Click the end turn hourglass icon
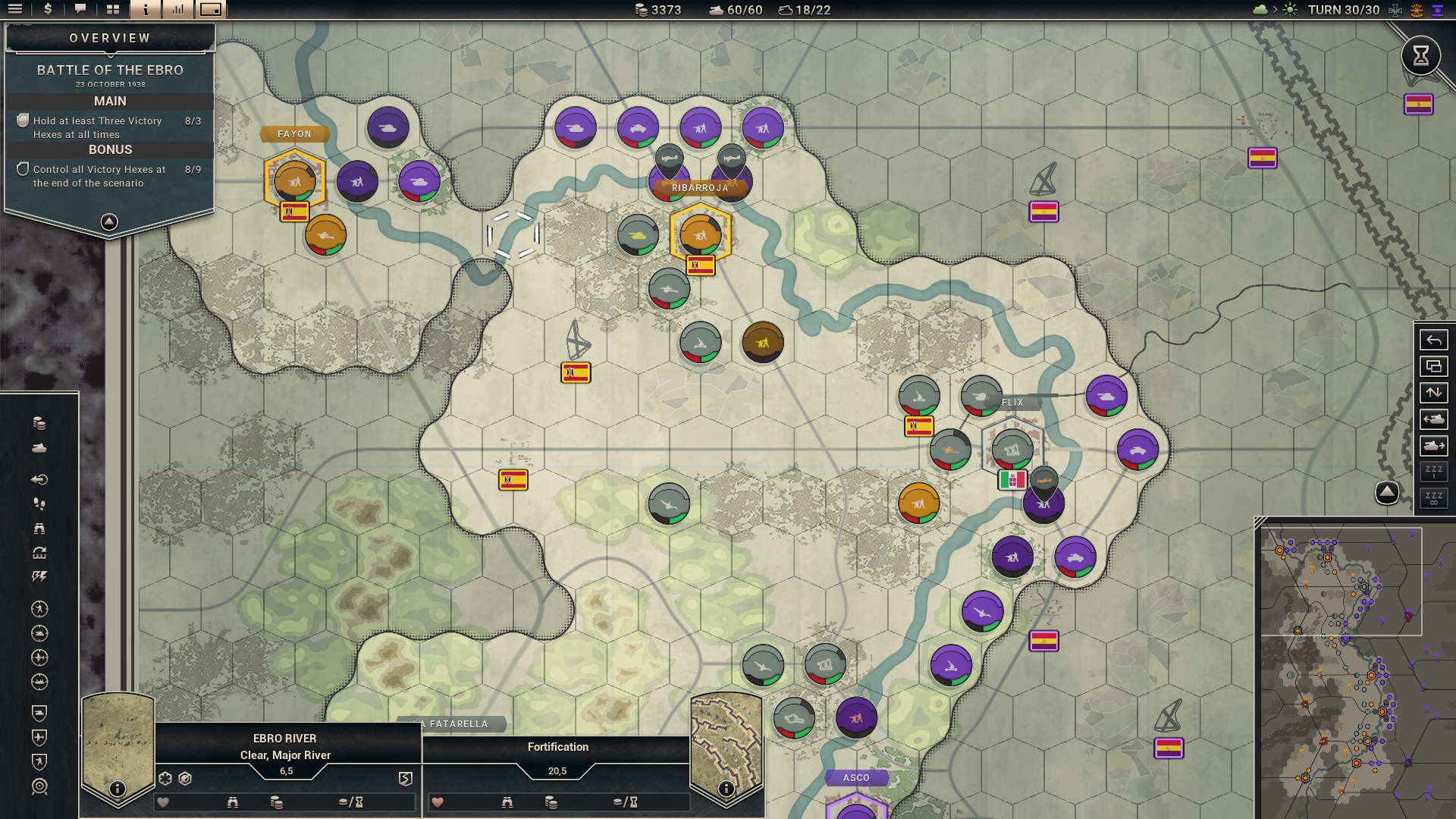1456x819 pixels. tap(1420, 55)
